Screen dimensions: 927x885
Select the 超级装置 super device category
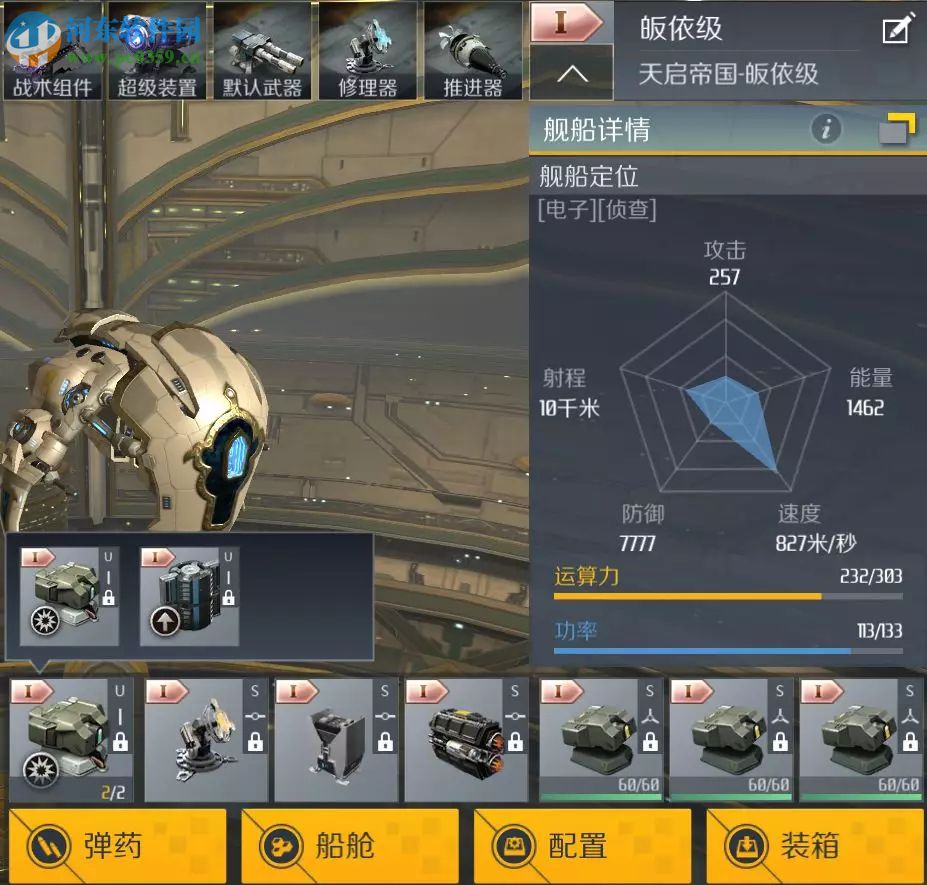coord(157,51)
